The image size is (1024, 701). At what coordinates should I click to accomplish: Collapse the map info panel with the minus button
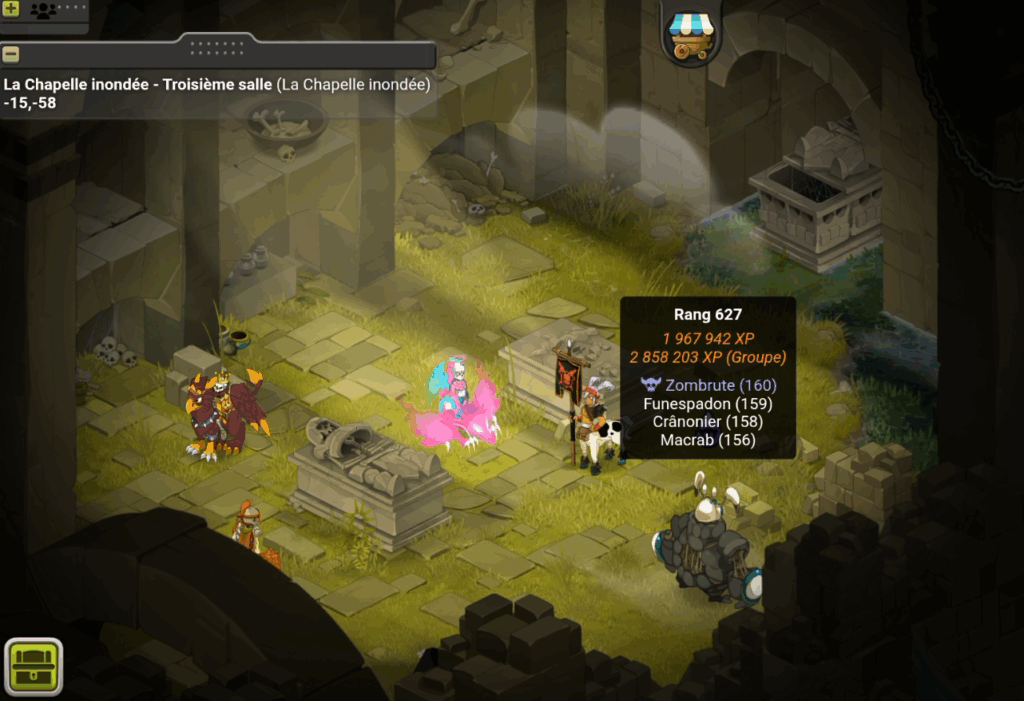(x=11, y=54)
